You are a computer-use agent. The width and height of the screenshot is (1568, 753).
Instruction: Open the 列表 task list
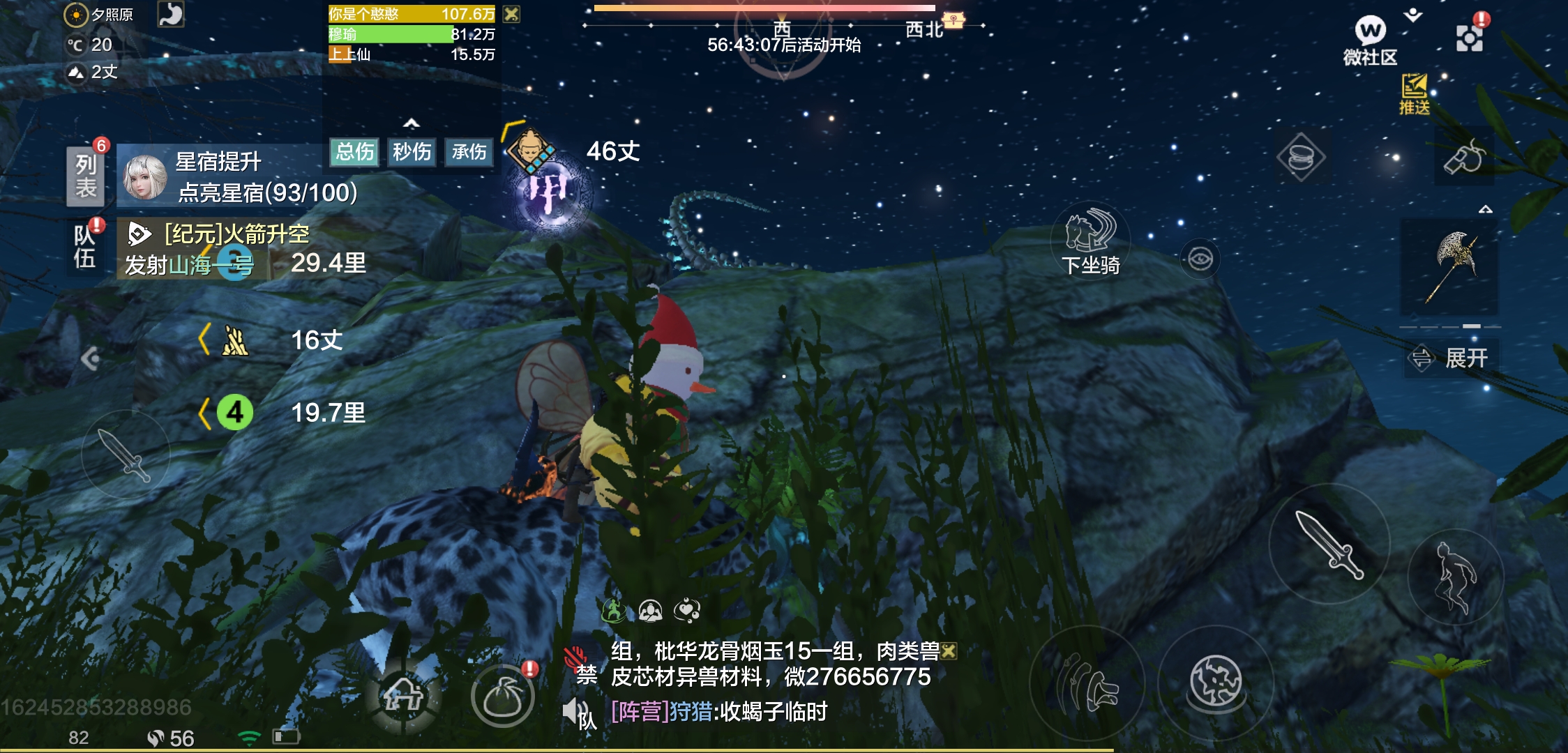pos(86,176)
